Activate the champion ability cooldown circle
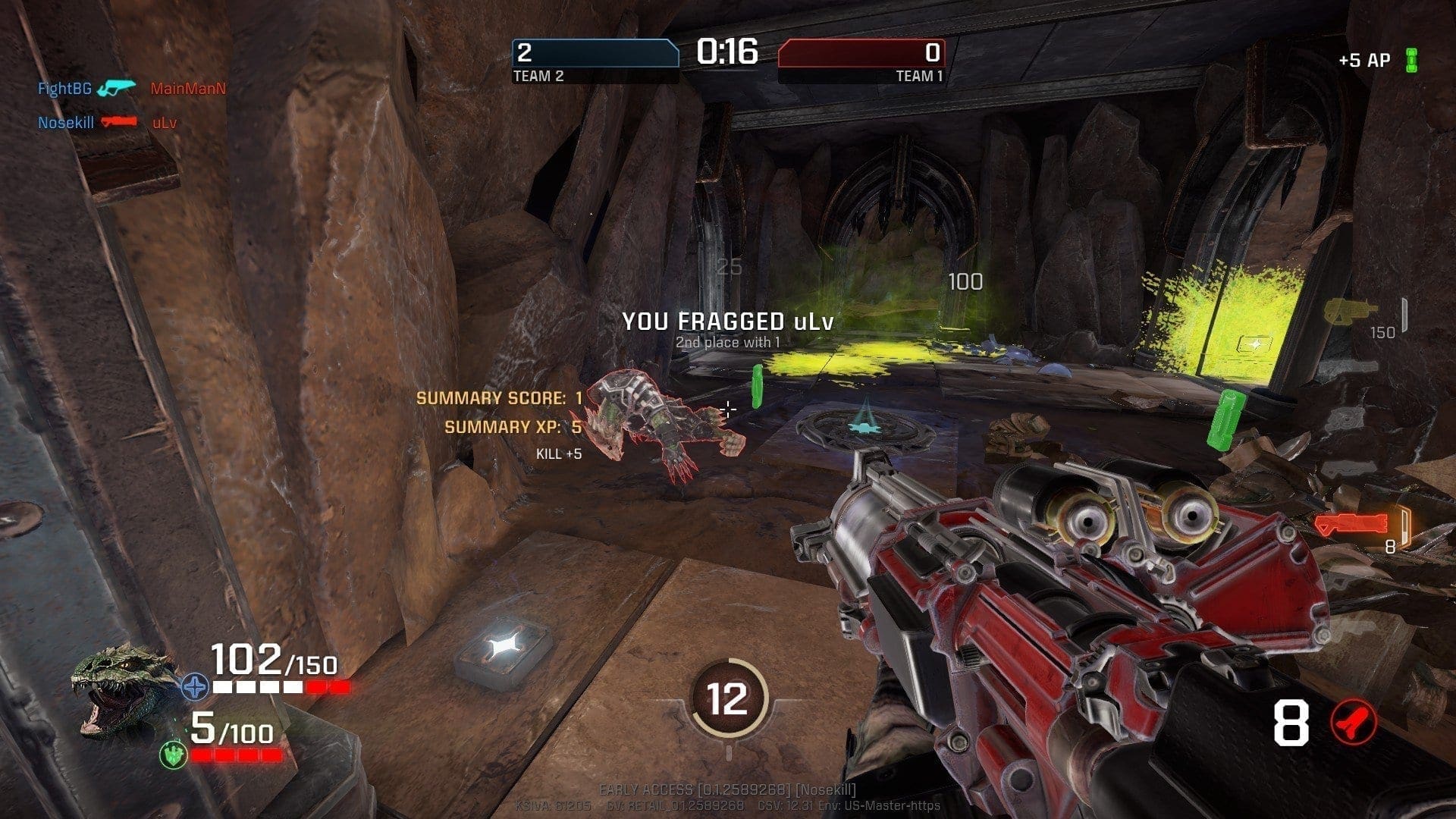Viewport: 1456px width, 819px height. pos(727,698)
